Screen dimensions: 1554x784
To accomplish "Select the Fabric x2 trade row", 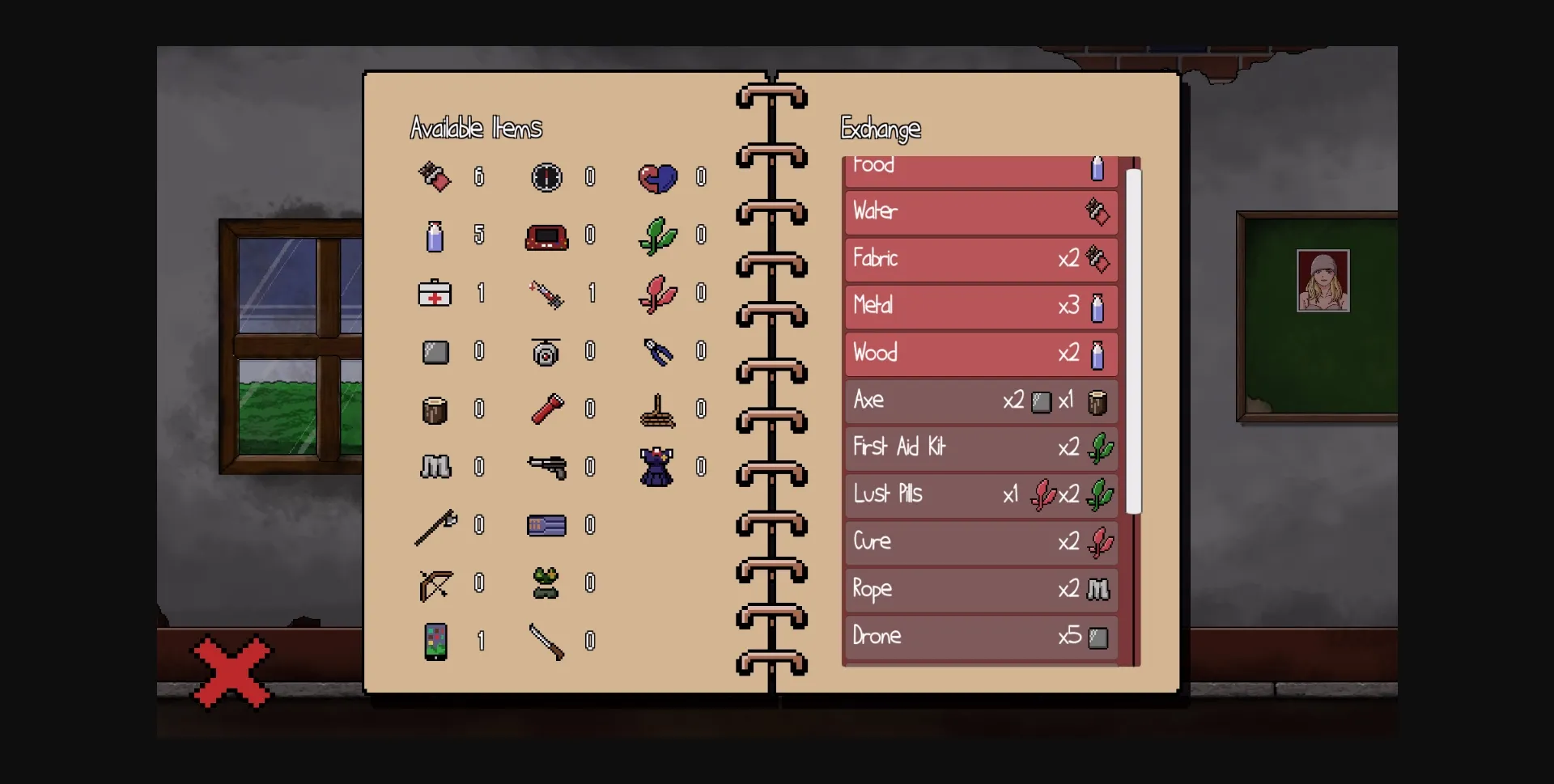I will point(980,259).
